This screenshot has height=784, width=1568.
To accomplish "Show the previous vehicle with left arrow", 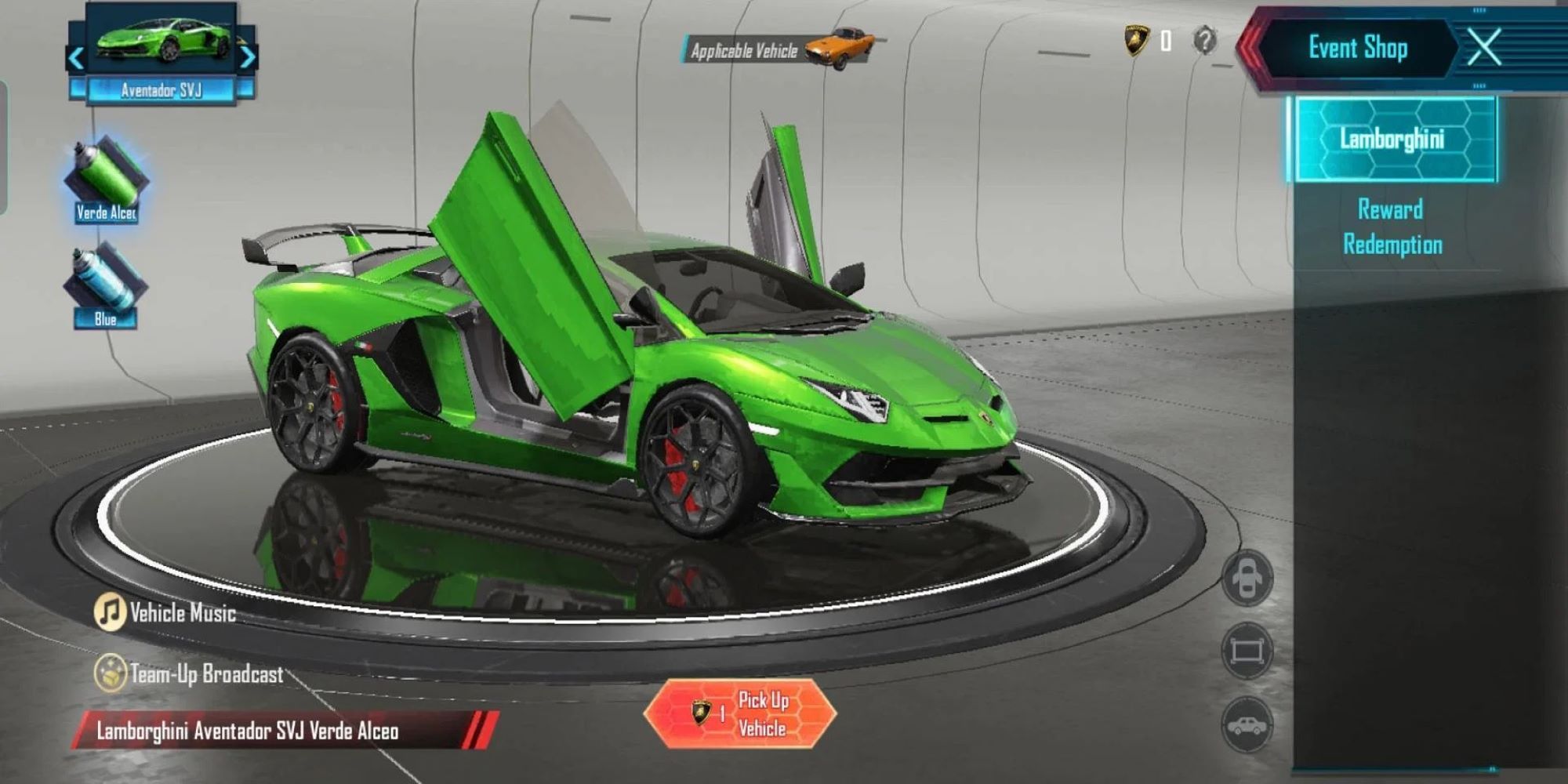I will tap(76, 57).
